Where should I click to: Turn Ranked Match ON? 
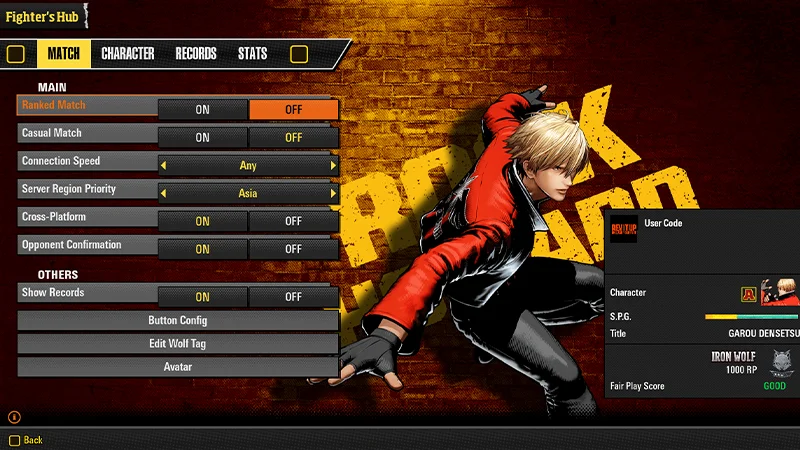point(202,110)
